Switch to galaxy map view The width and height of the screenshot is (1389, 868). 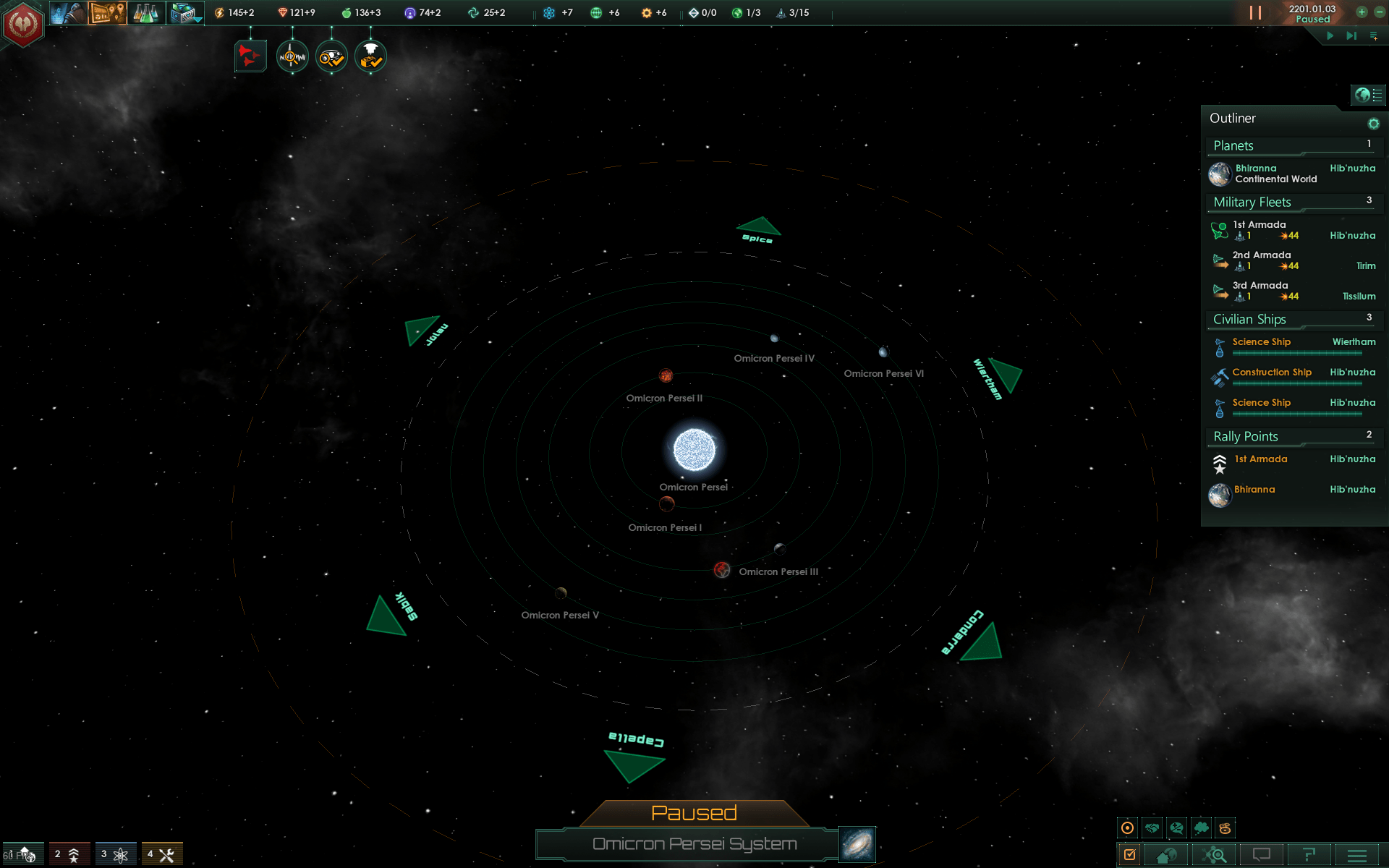857,844
